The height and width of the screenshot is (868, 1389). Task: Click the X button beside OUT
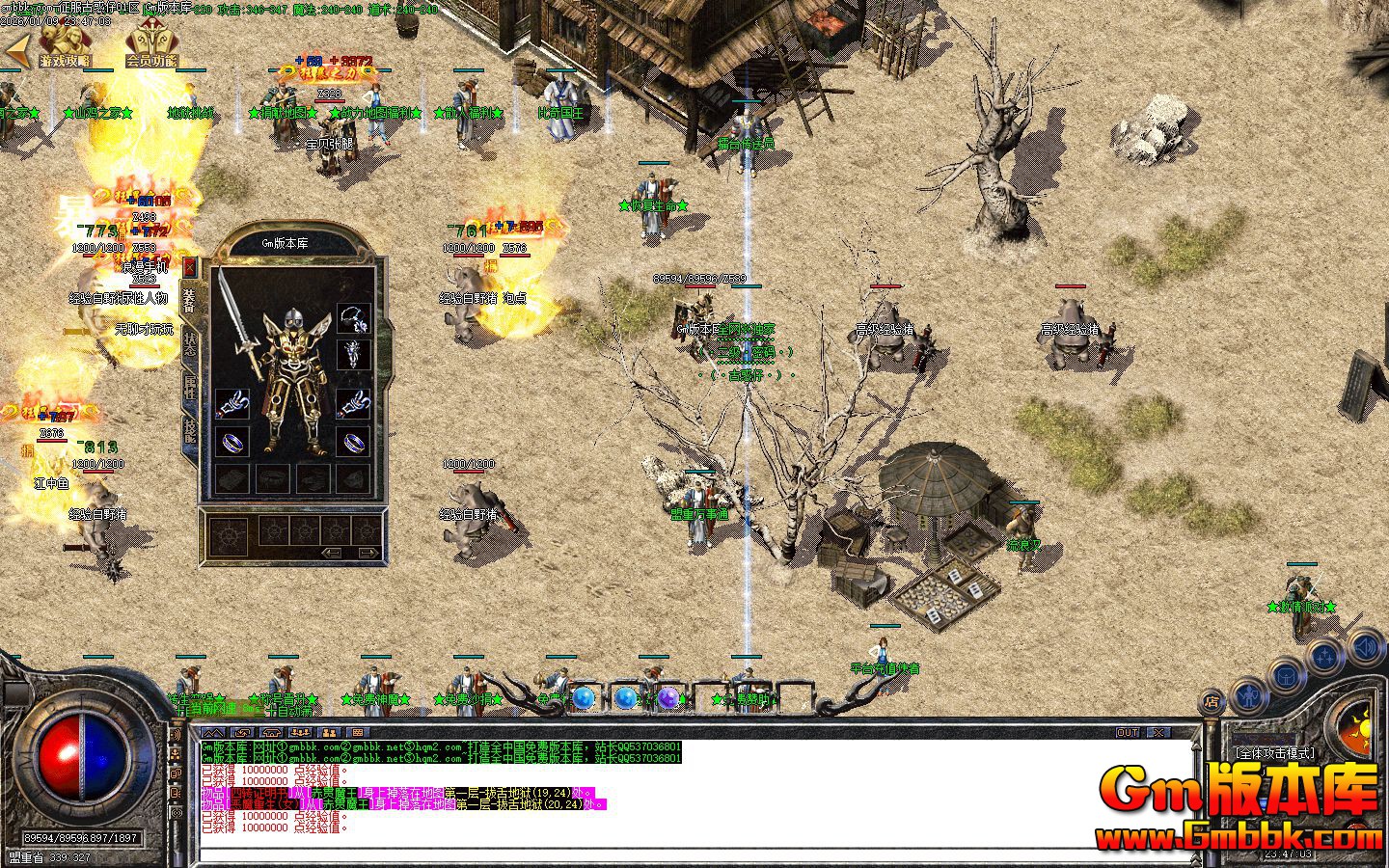pyautogui.click(x=1157, y=733)
